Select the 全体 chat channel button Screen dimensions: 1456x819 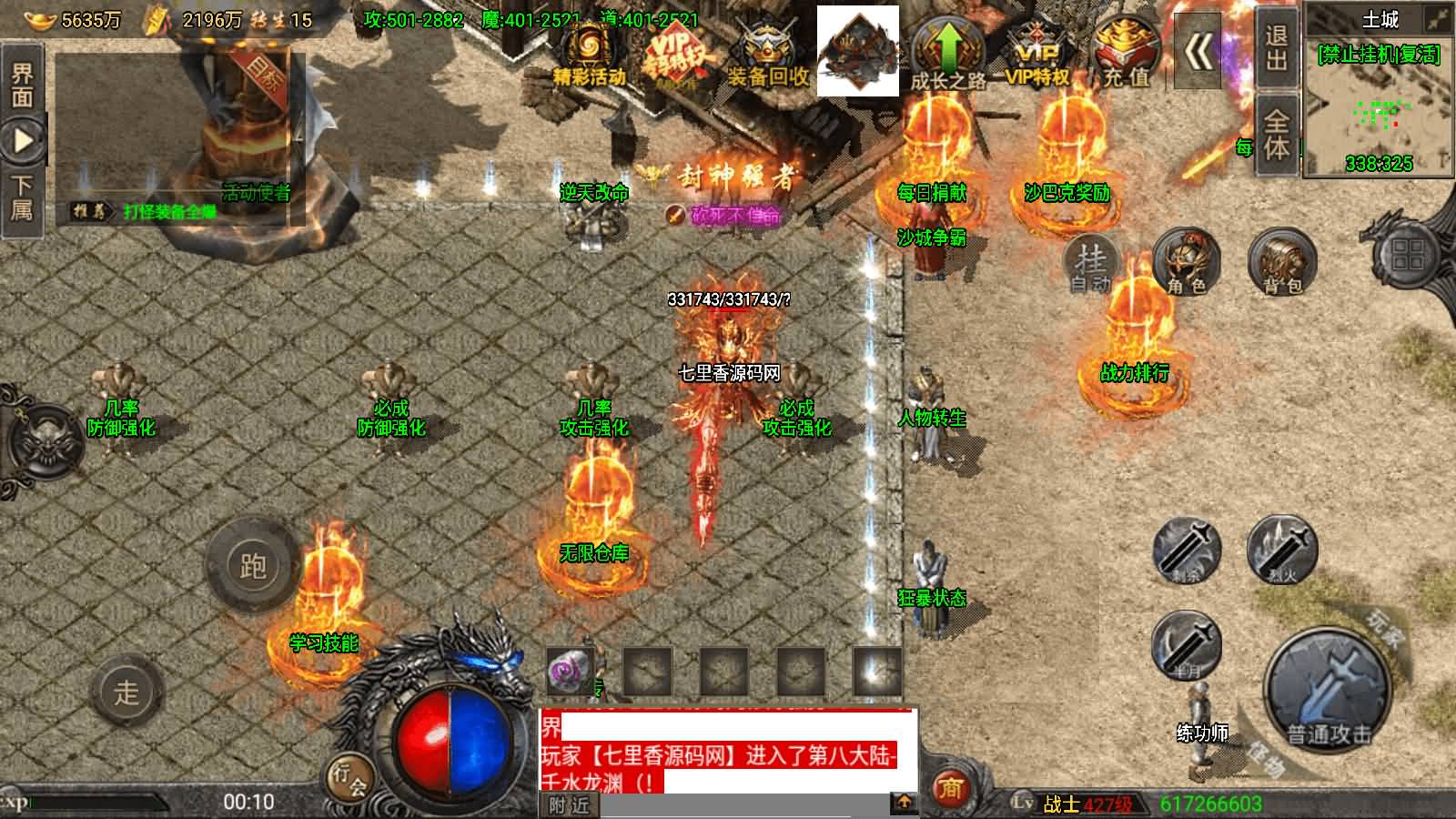click(x=1276, y=135)
